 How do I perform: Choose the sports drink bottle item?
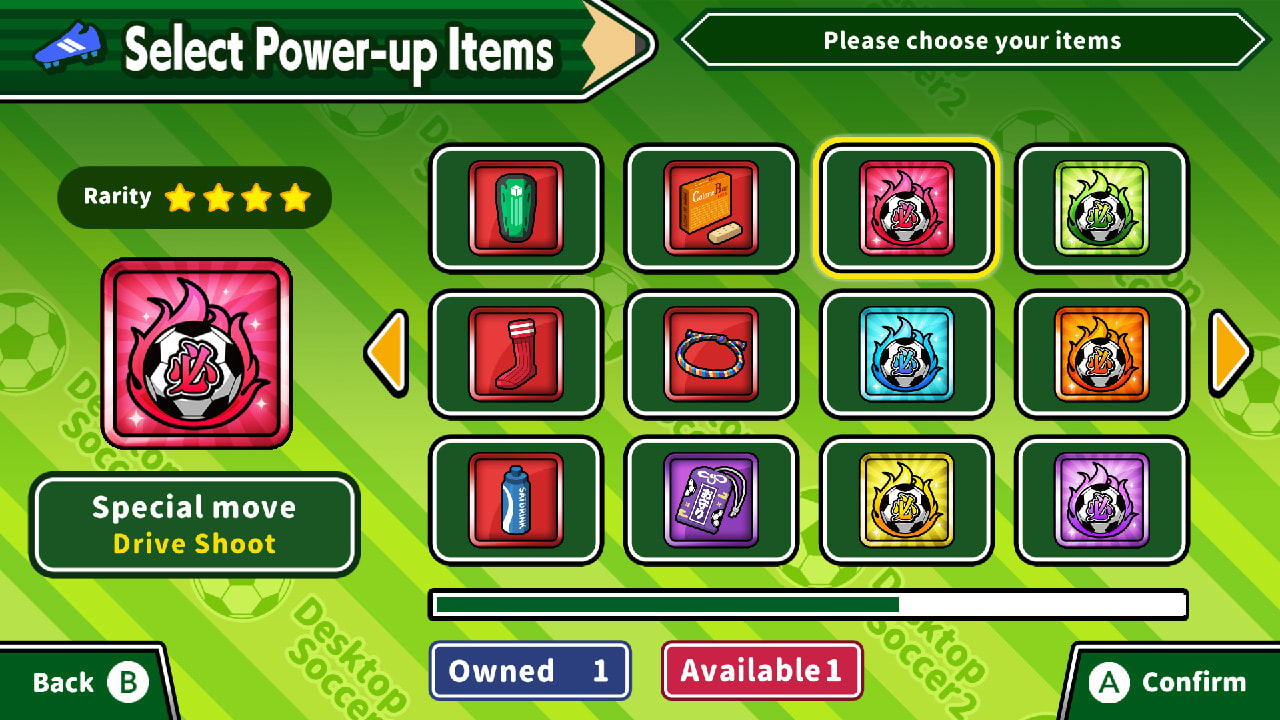point(515,503)
